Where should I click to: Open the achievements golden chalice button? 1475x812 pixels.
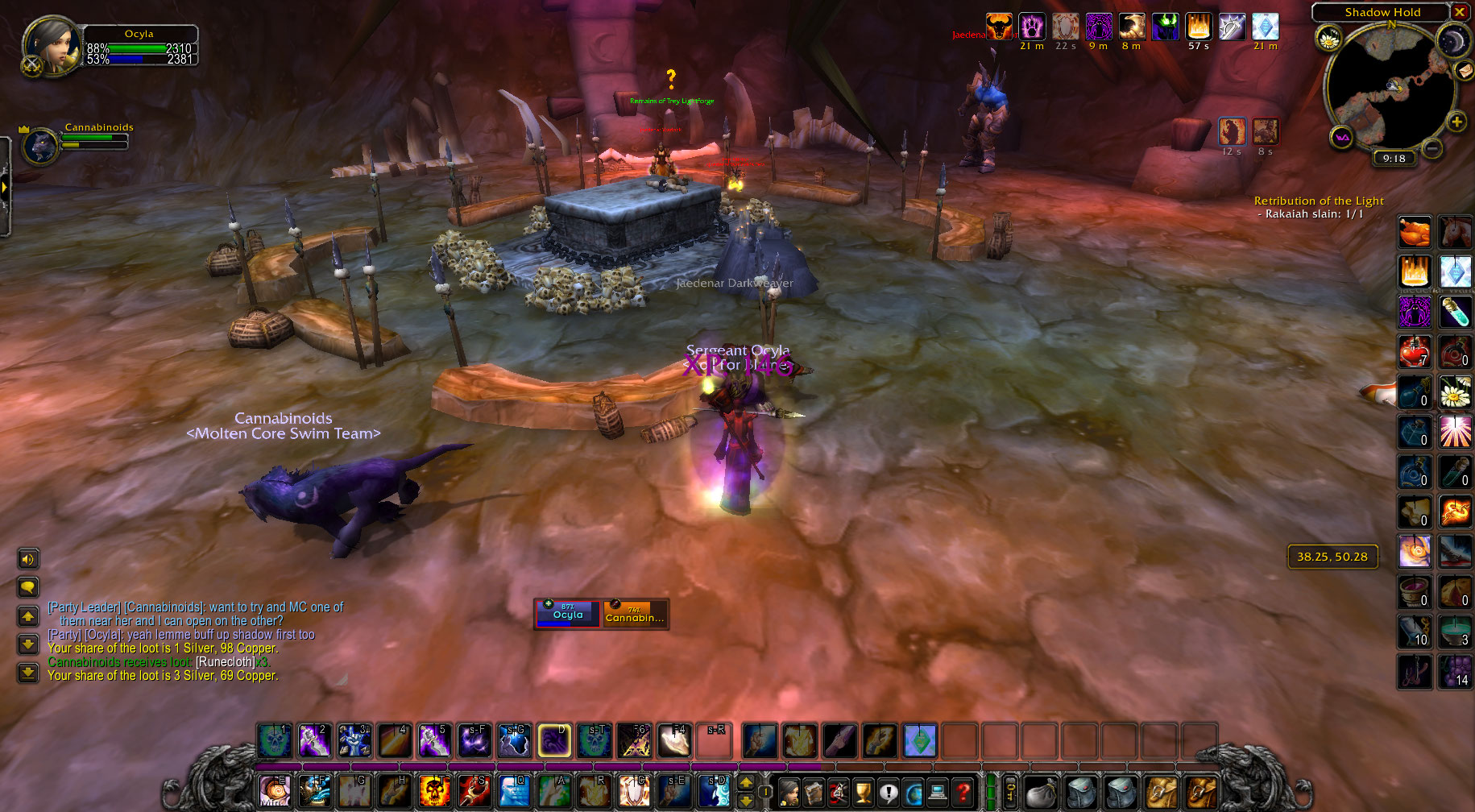pos(863,793)
